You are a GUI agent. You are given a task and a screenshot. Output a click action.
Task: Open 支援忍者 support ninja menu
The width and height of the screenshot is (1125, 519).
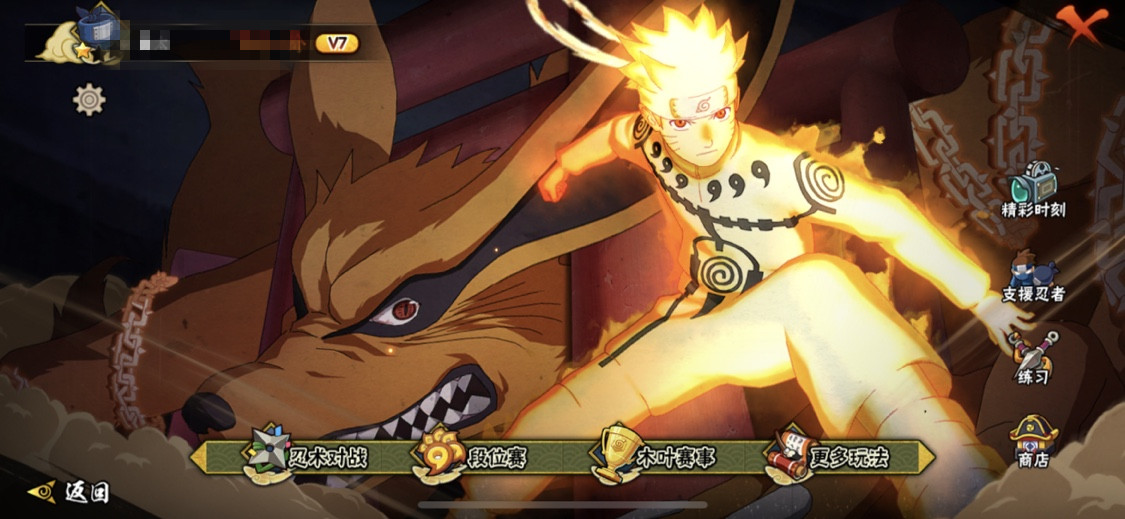1033,278
